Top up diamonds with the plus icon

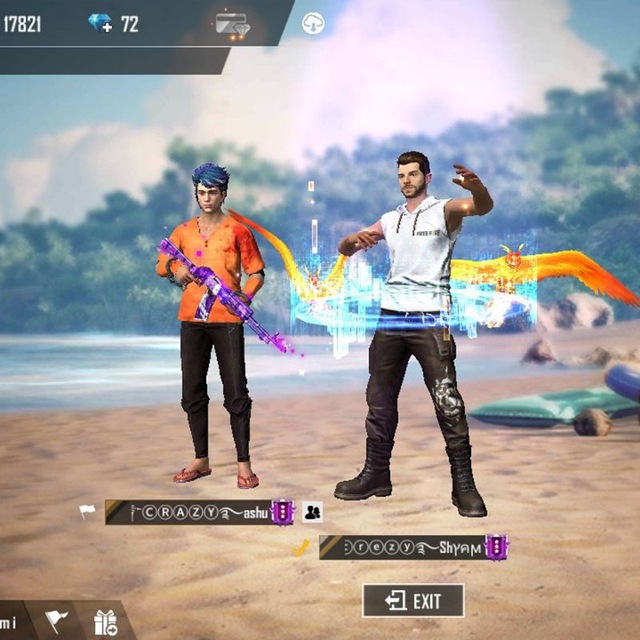101,23
